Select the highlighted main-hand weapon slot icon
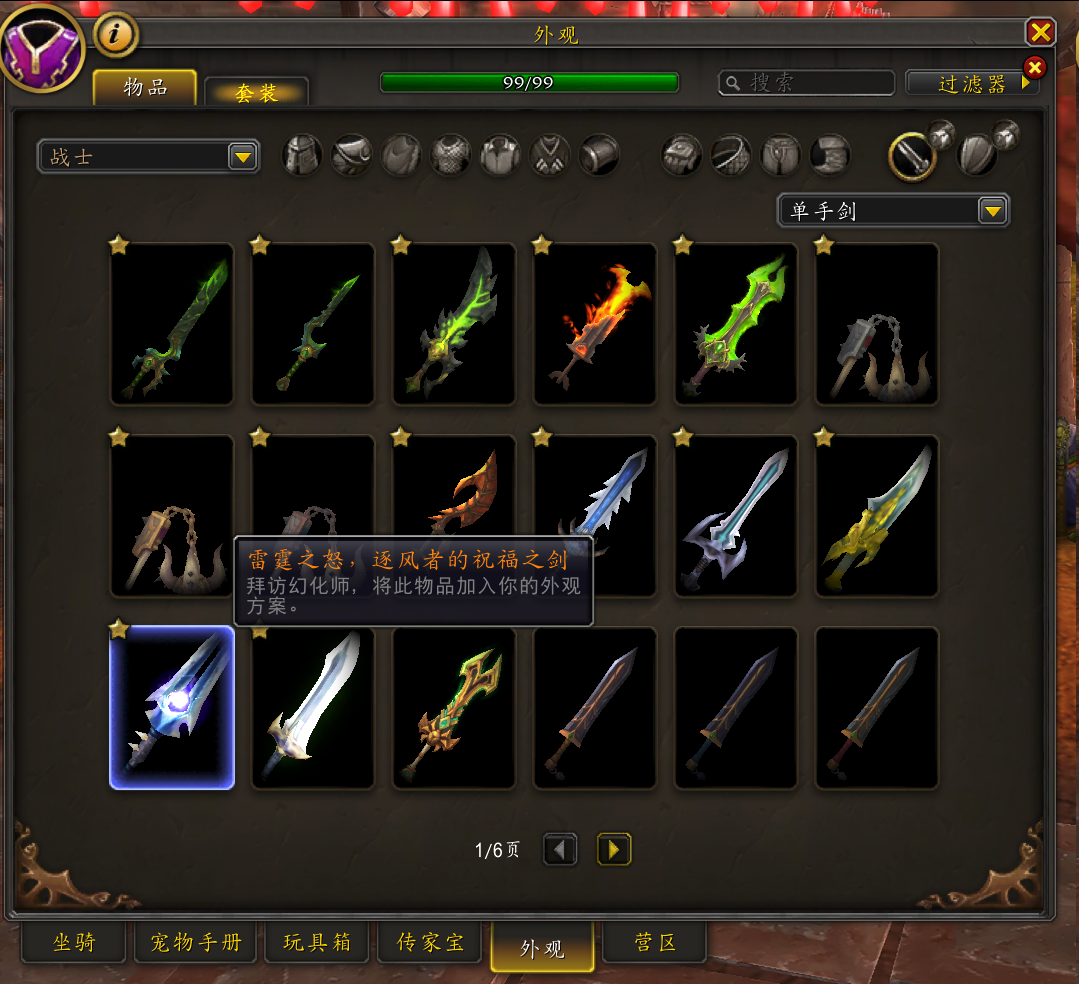 pos(911,155)
